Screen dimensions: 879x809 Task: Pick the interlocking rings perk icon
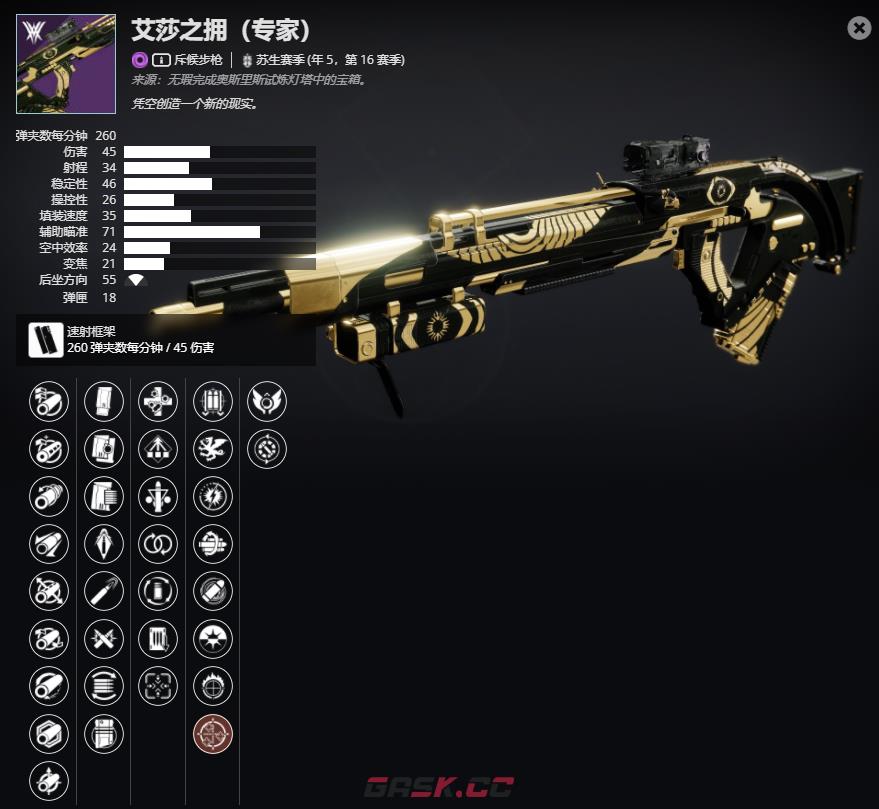pos(158,544)
